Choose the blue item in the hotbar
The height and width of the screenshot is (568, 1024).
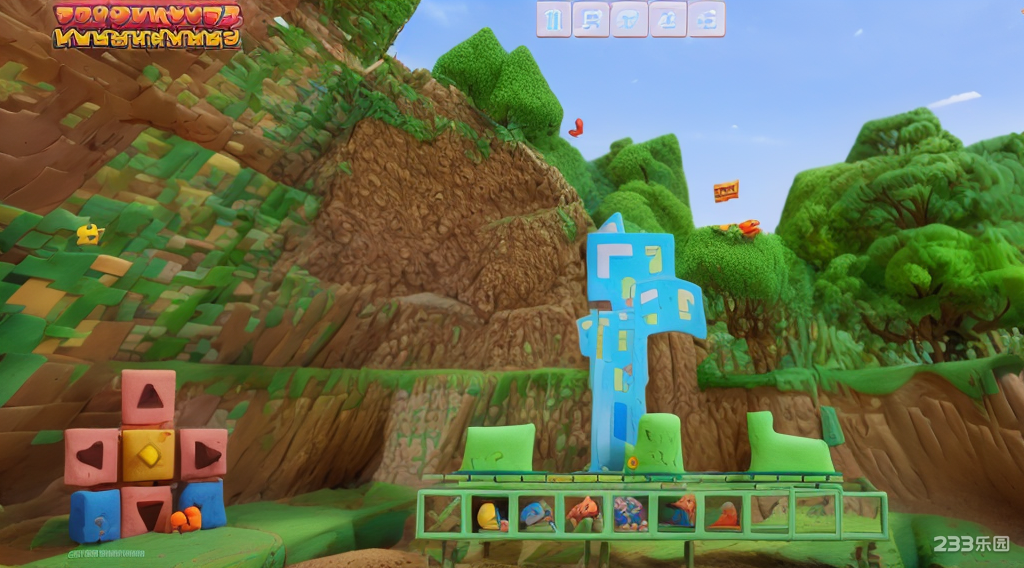point(536,514)
